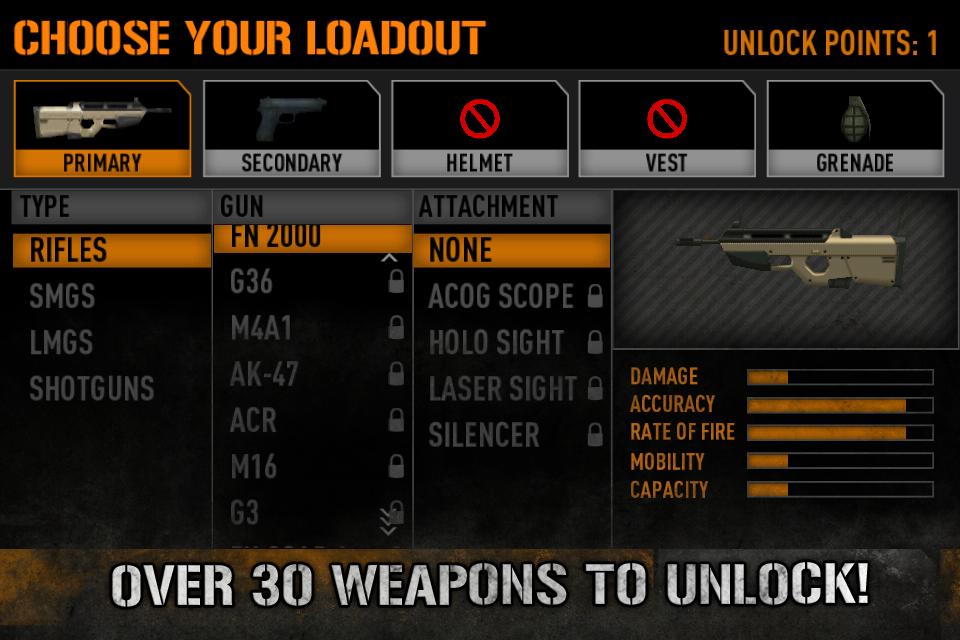The width and height of the screenshot is (960, 640).
Task: Select the Primary weapon tab
Action: 102,128
